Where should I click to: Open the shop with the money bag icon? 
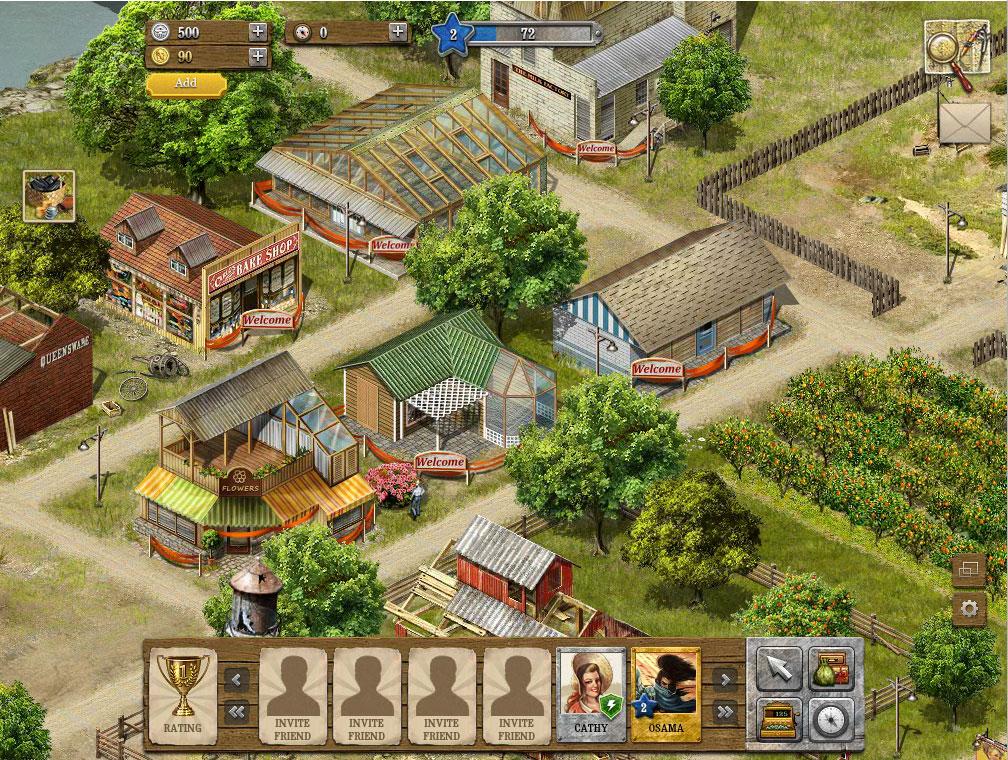[829, 668]
